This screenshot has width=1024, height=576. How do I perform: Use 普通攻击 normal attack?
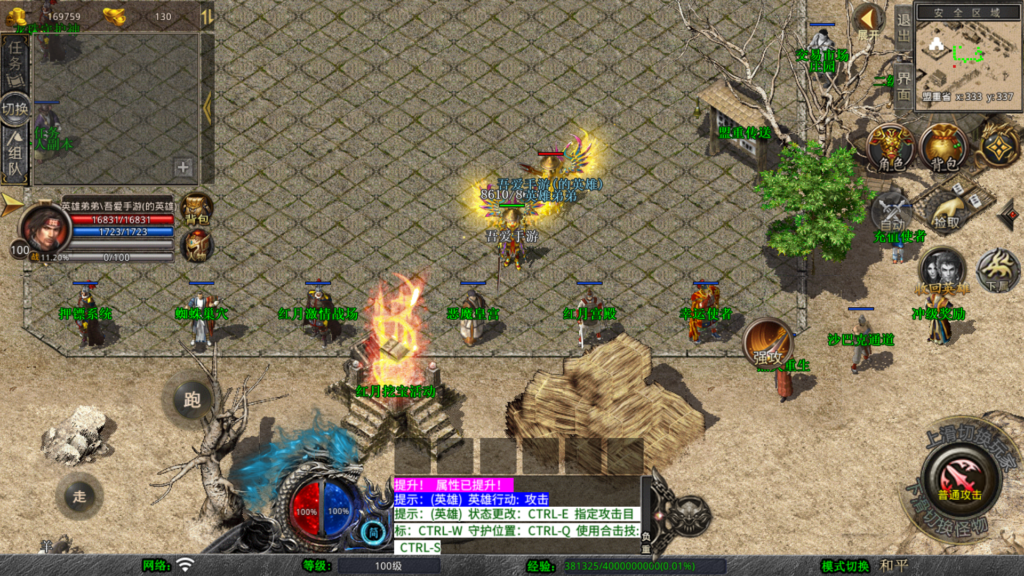point(958,478)
